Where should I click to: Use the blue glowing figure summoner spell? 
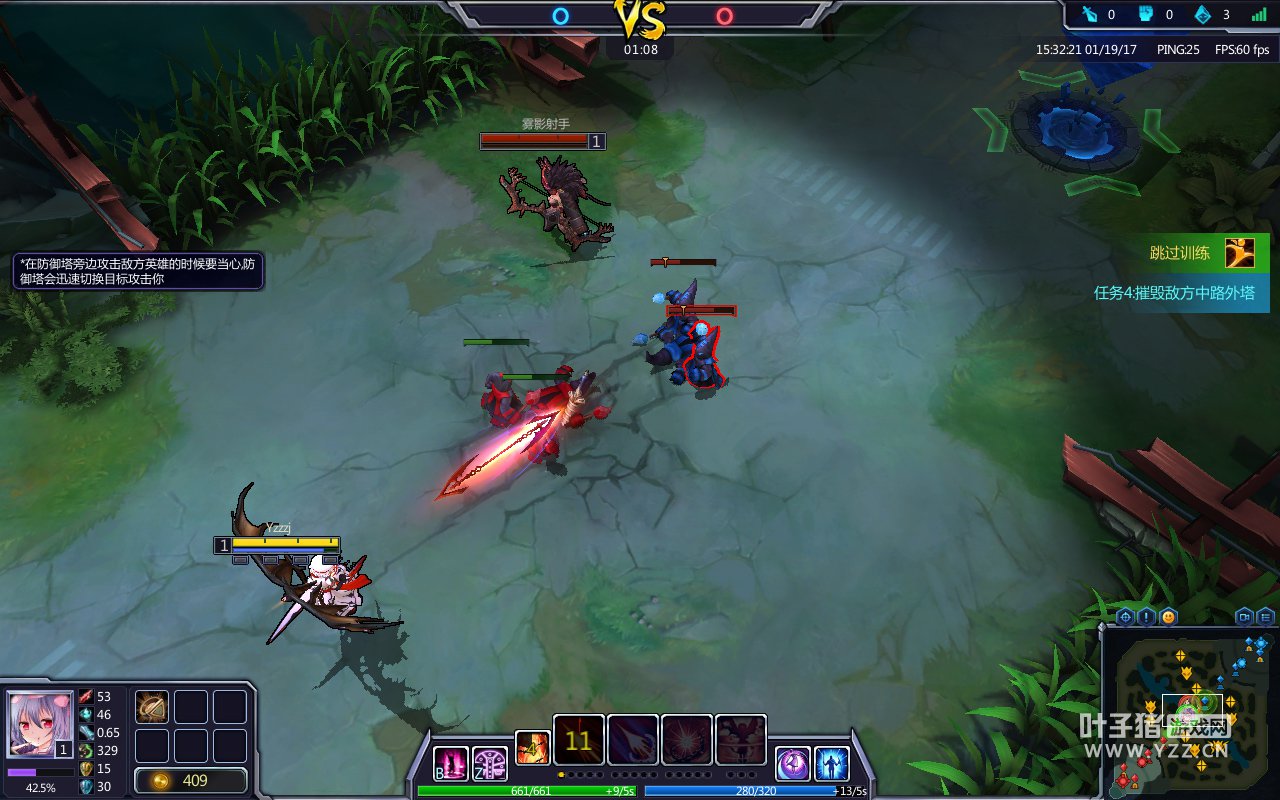point(832,764)
